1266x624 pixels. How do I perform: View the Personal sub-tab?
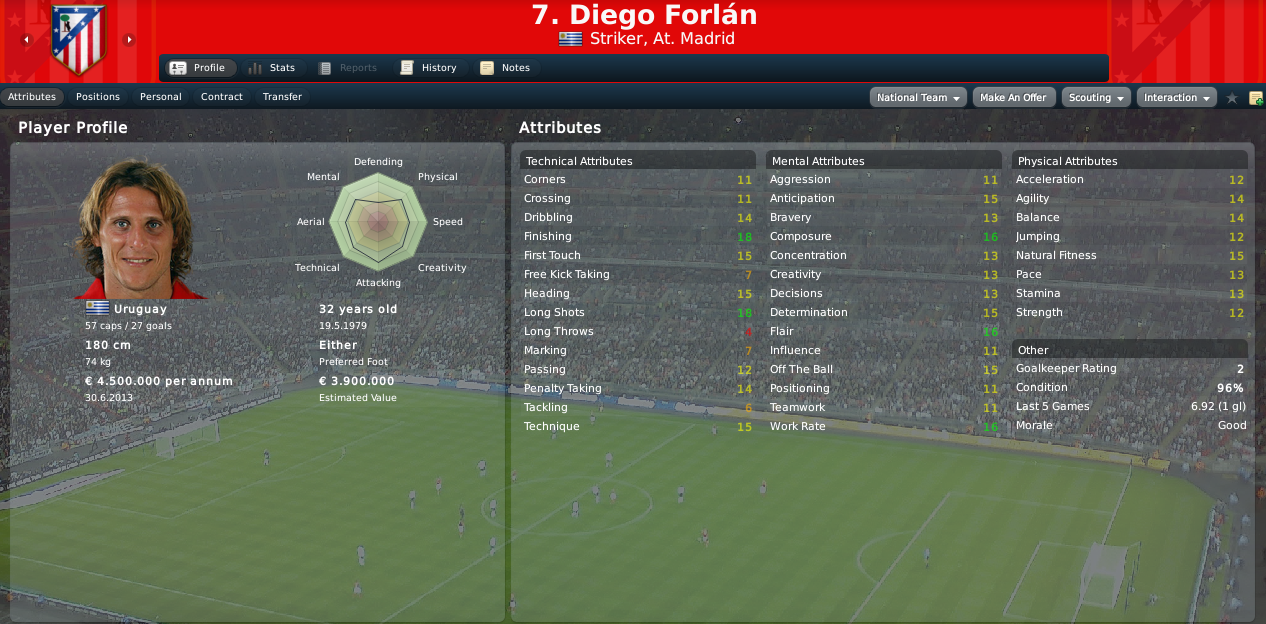[x=161, y=97]
